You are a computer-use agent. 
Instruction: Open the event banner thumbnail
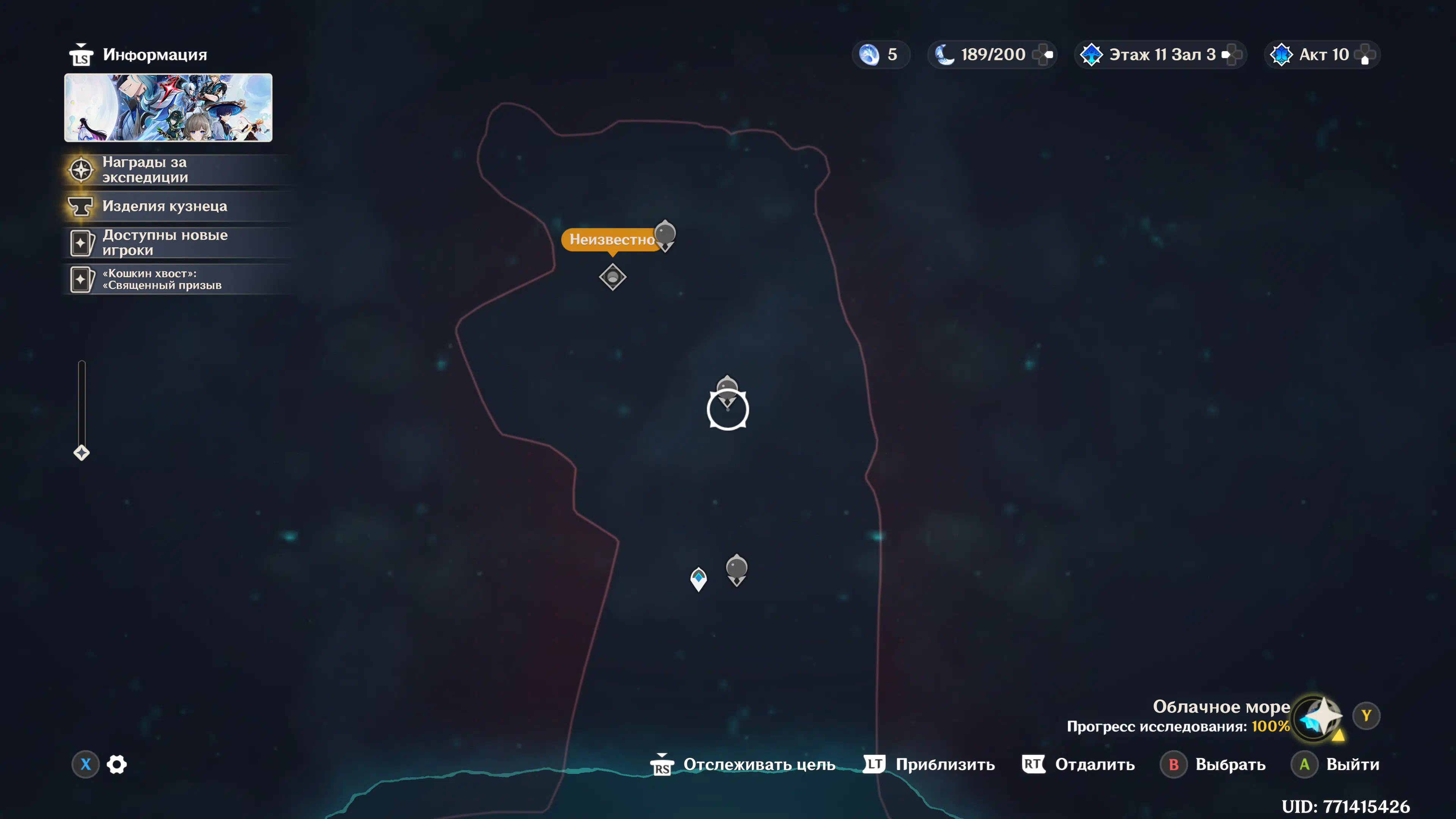tap(168, 107)
